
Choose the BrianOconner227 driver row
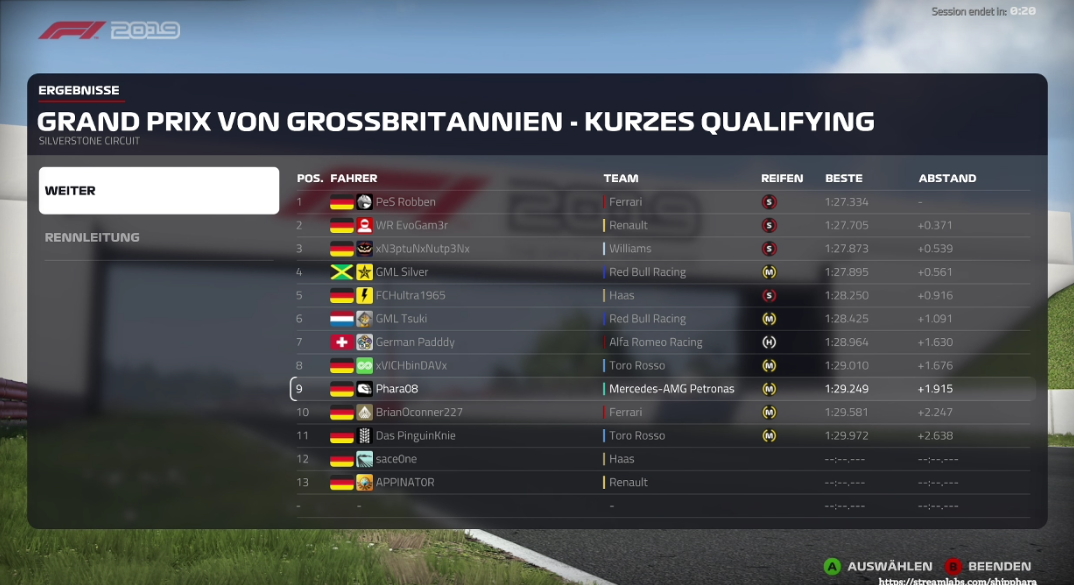417,412
